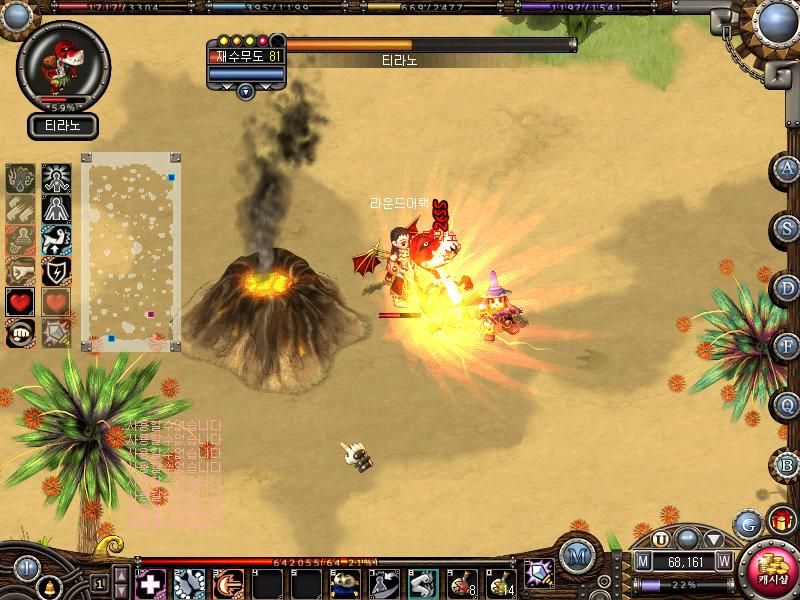The image size is (800, 600).
Task: Open the cash shop with the 캐시샵 button
Action: (x=771, y=567)
